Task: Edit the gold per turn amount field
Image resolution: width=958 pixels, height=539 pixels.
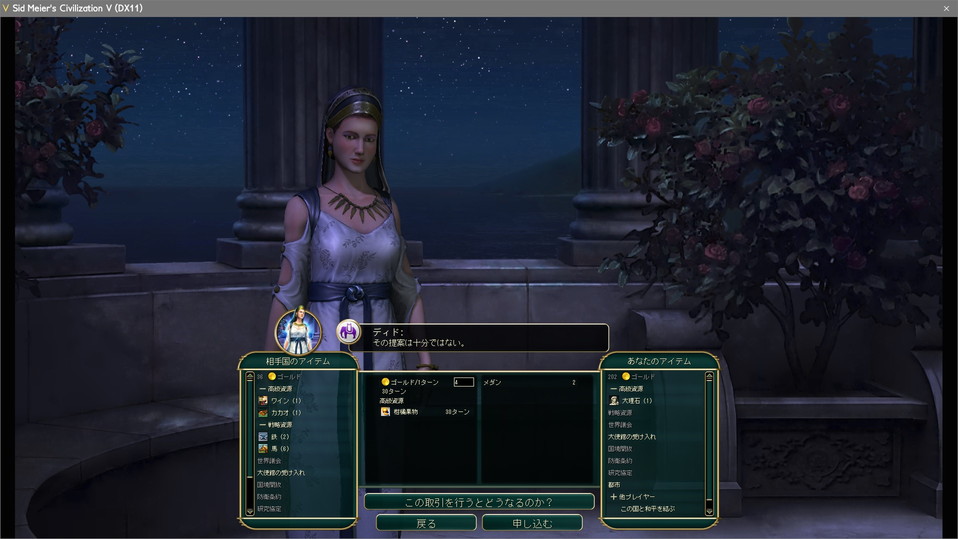Action: [463, 382]
